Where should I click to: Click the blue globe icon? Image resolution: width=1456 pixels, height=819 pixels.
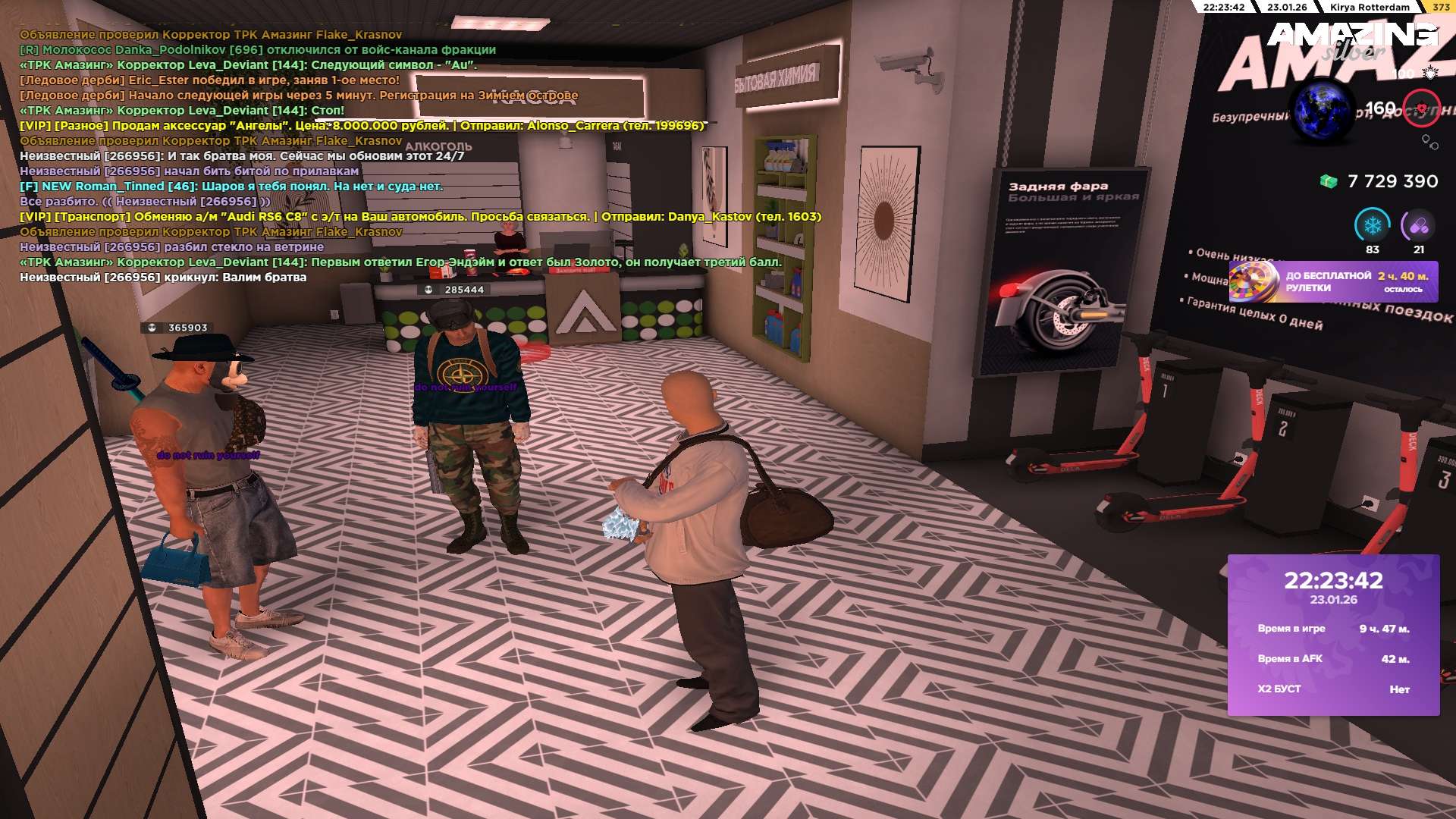coord(1323,111)
